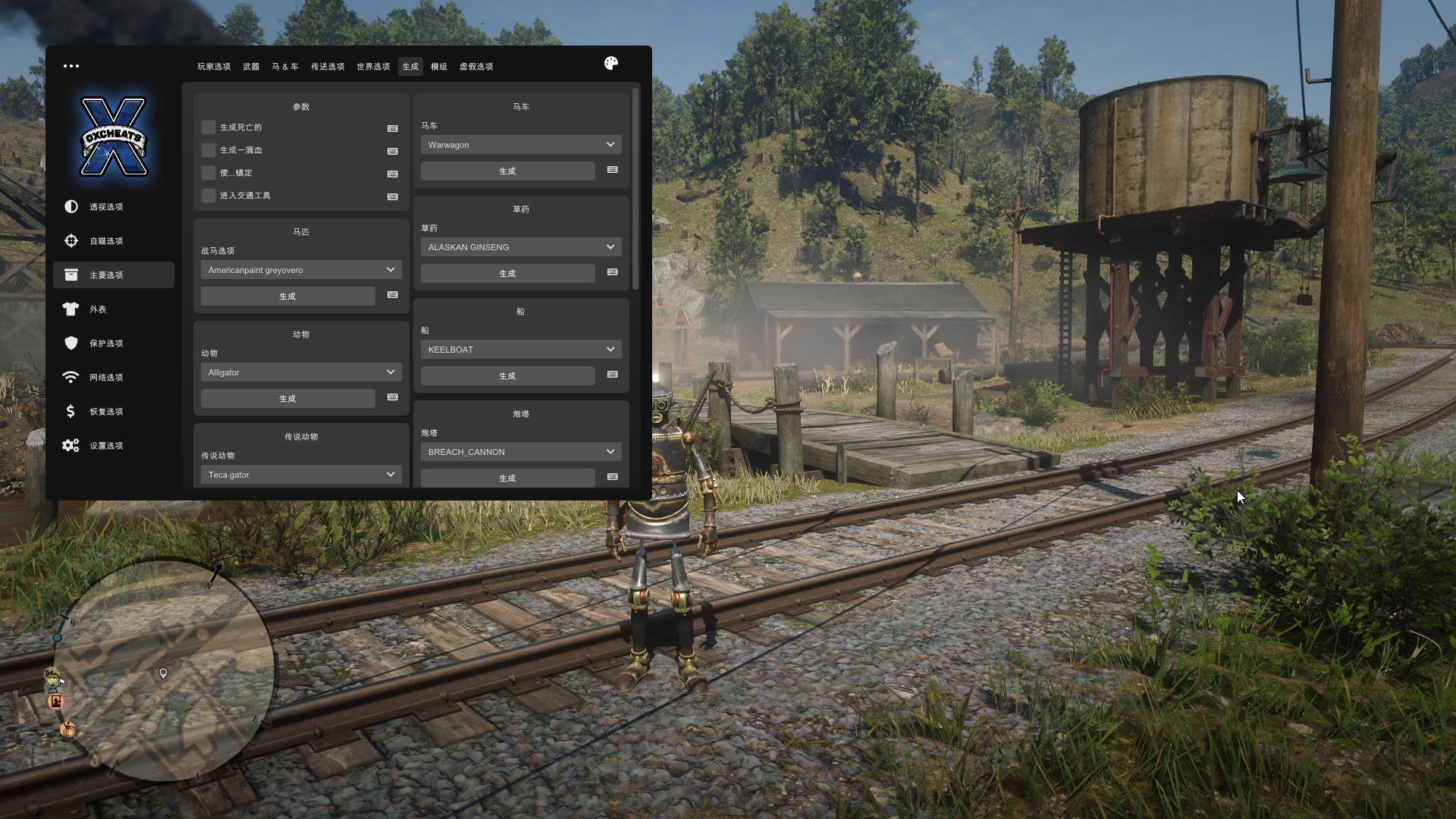Open the 透视选项 sidebar menu
This screenshot has height=819, width=1456.
tap(106, 207)
